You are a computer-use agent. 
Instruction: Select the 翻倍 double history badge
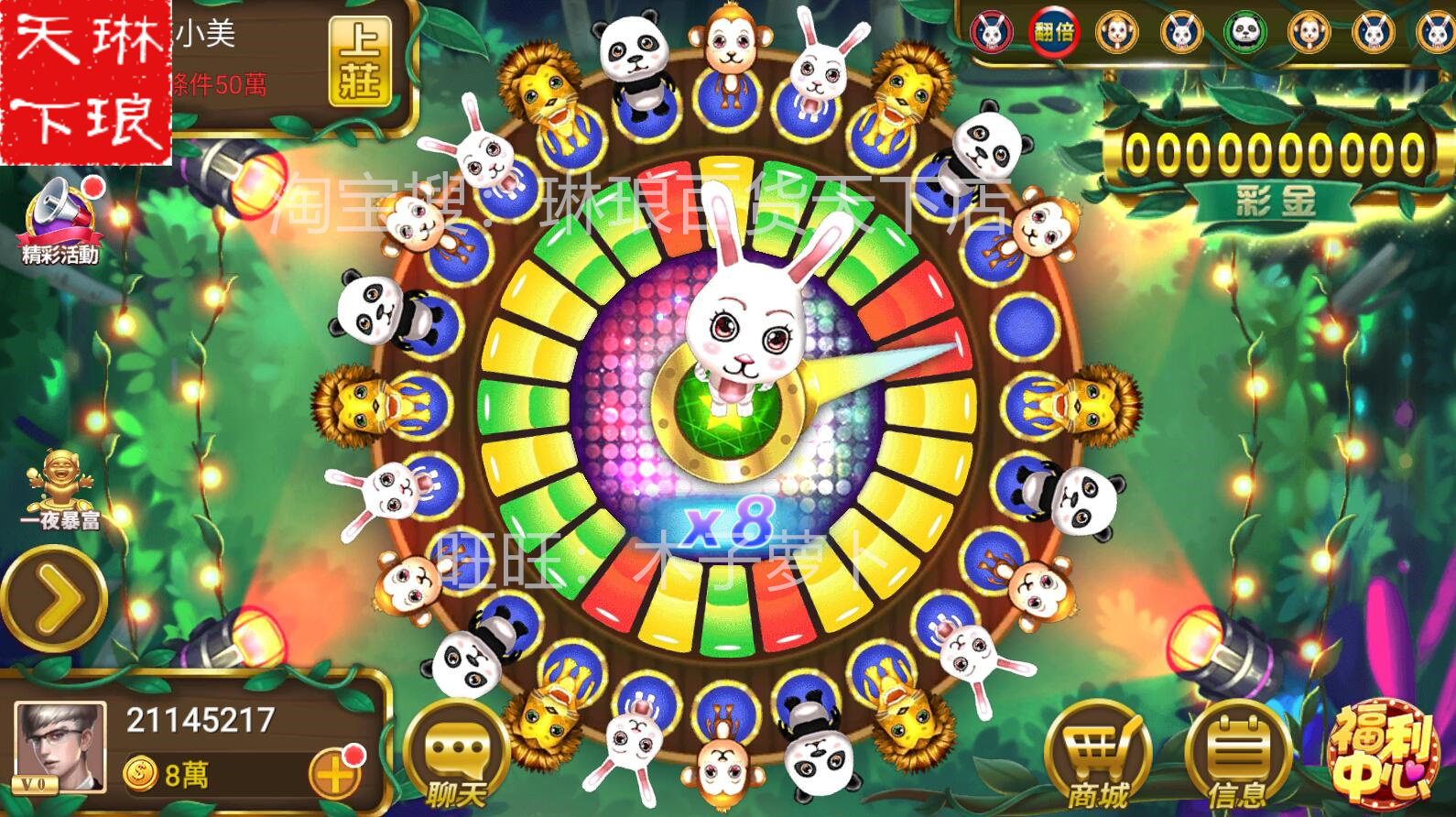[1054, 33]
